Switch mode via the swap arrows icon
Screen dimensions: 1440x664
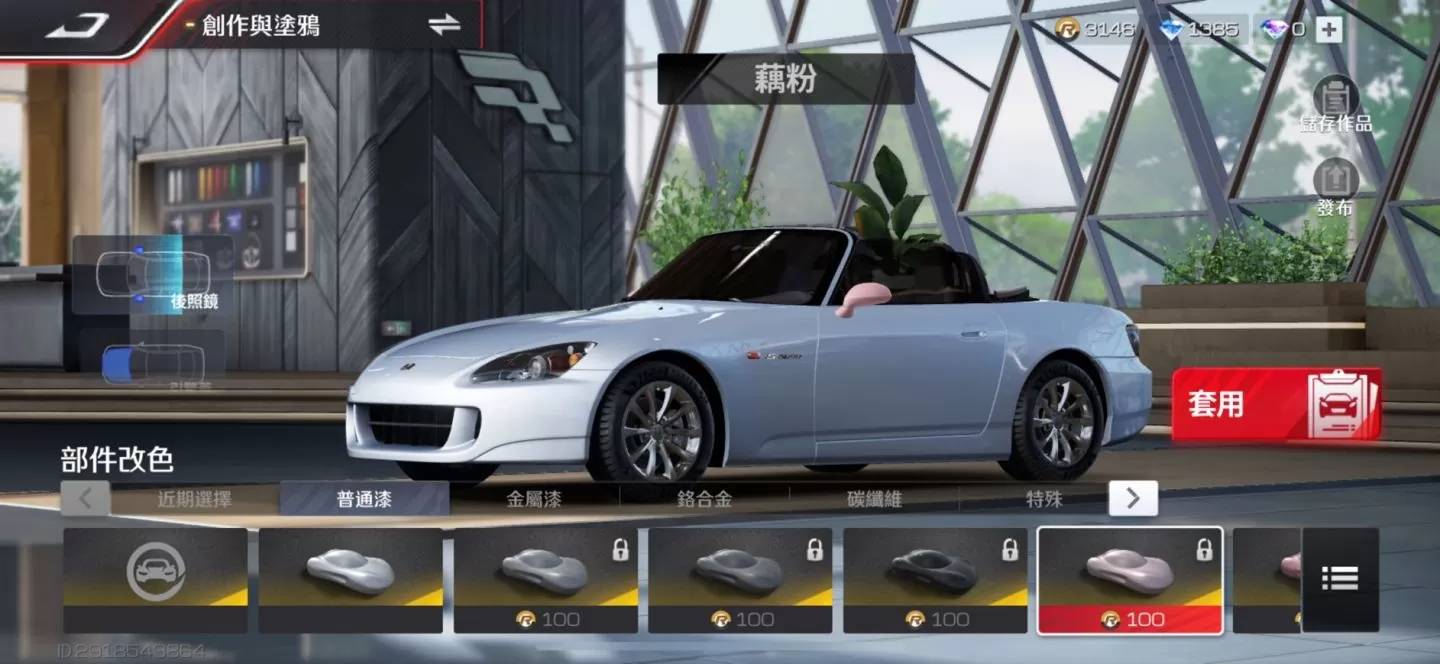click(x=444, y=26)
